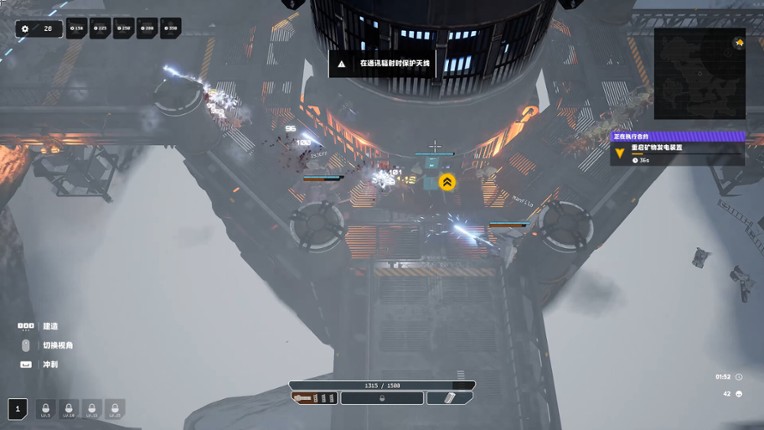Select the middle equipment slot
This screenshot has width=764, height=430.
click(382, 398)
